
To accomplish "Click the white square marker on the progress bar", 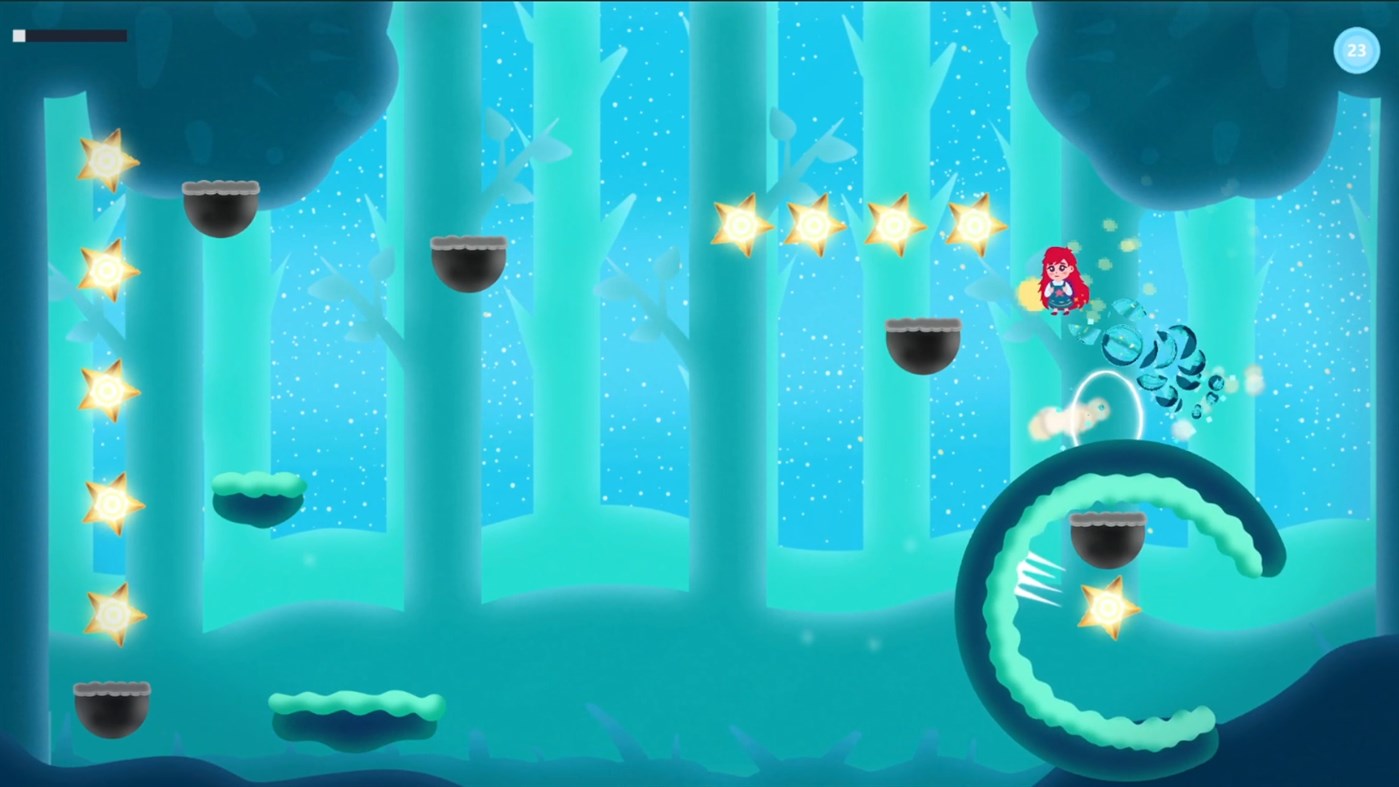I will point(18,35).
